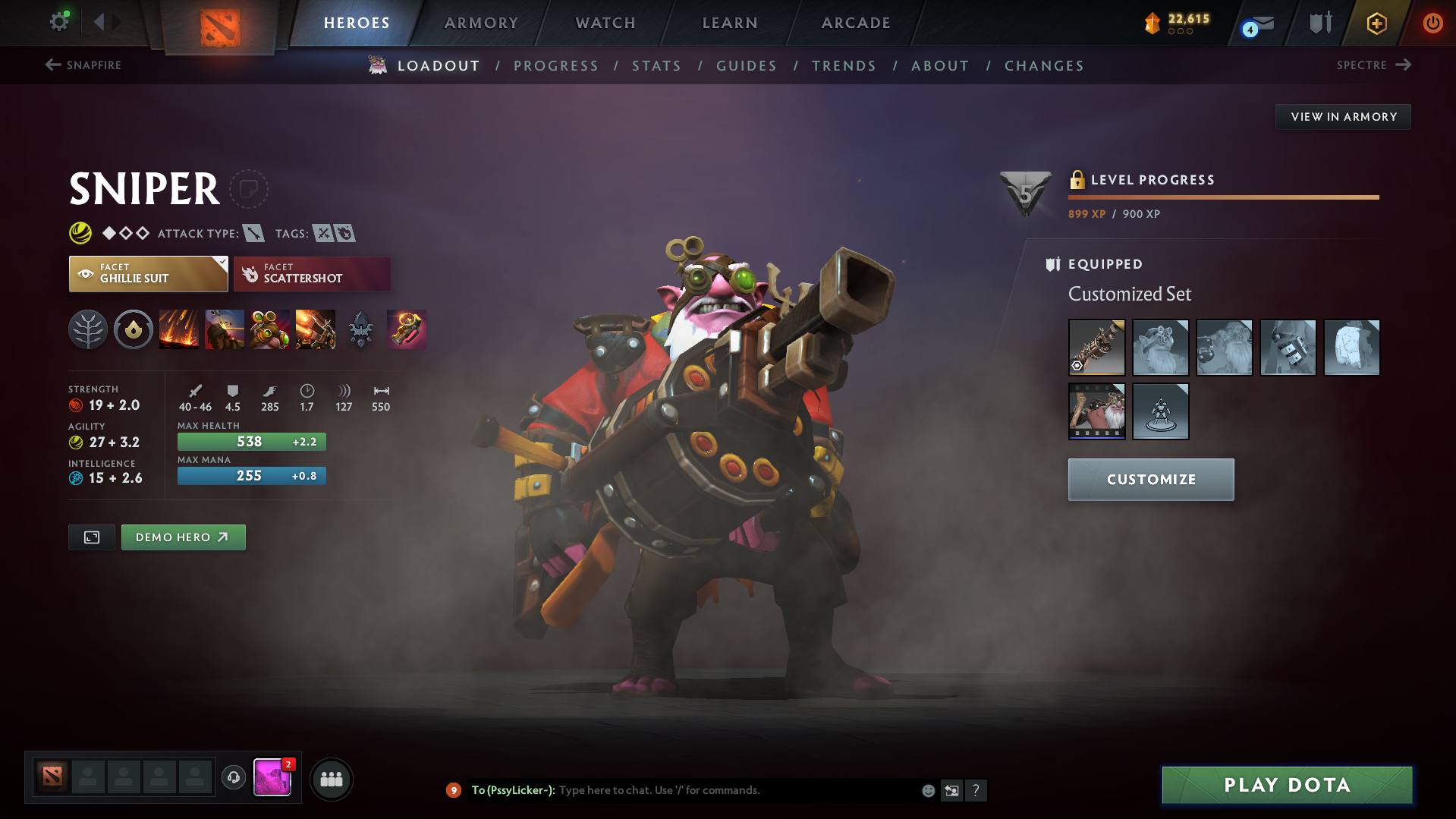Launch Demo Hero mode
The image size is (1456, 819).
pos(183,537)
